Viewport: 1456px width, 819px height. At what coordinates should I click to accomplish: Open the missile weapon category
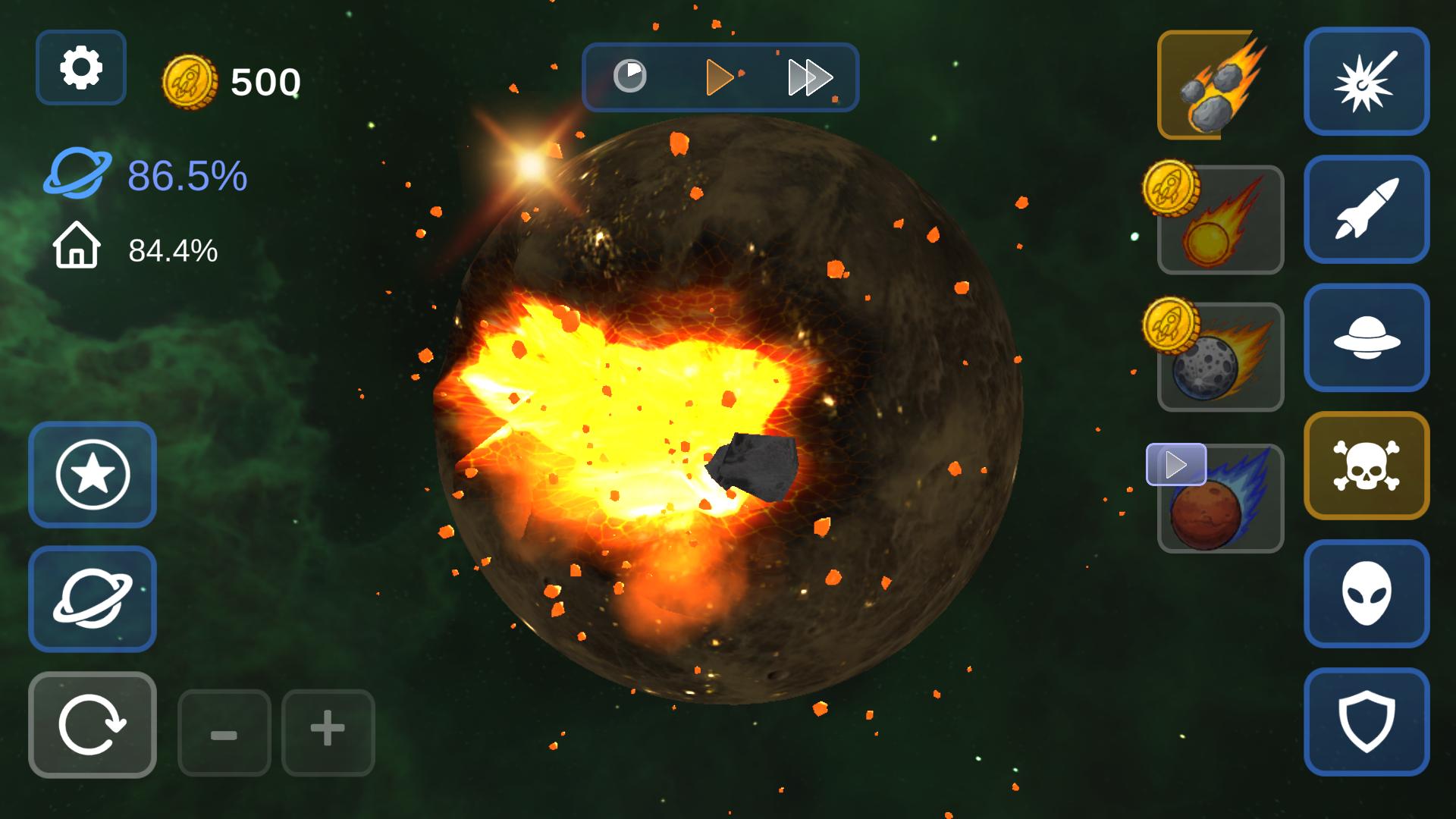tap(1367, 209)
